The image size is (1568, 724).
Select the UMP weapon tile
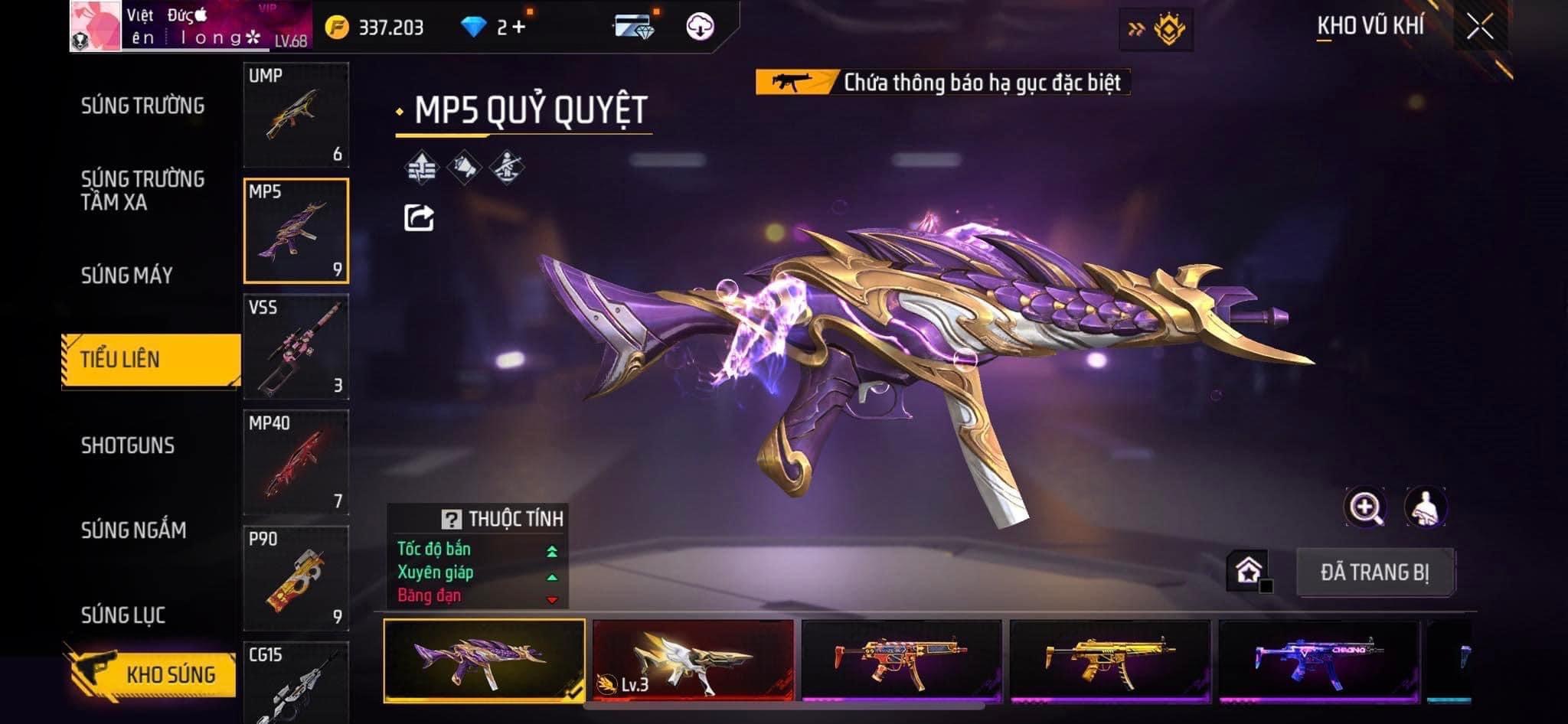(x=296, y=115)
